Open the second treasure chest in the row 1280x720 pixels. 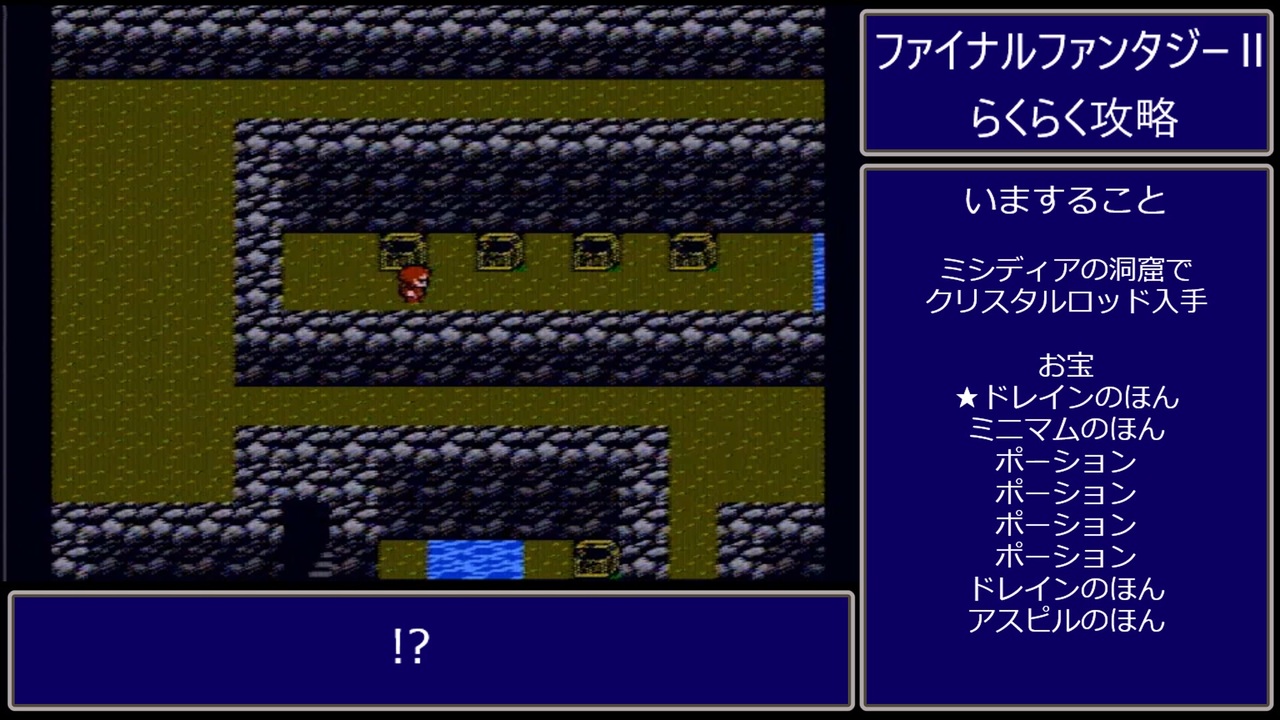pyautogui.click(x=498, y=253)
